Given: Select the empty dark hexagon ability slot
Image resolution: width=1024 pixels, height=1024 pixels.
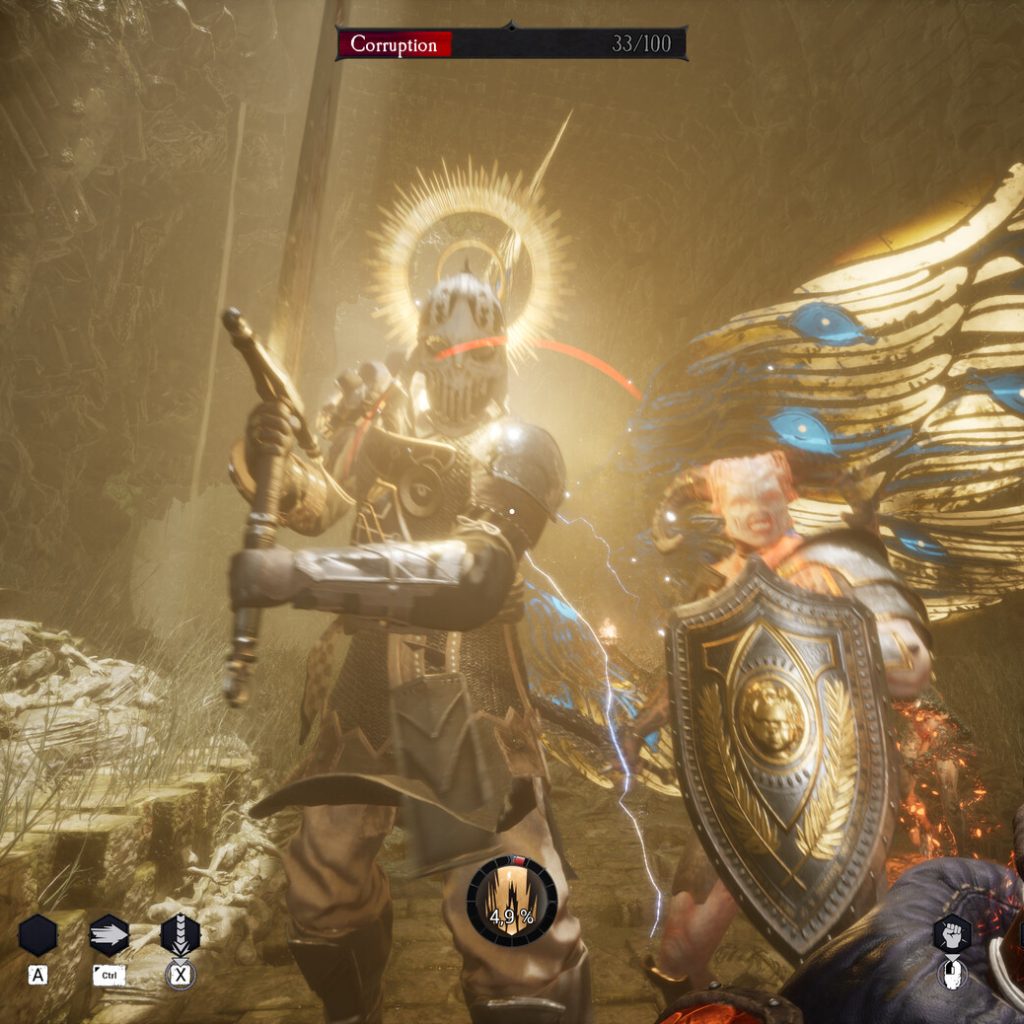Looking at the screenshot, I should [38, 935].
